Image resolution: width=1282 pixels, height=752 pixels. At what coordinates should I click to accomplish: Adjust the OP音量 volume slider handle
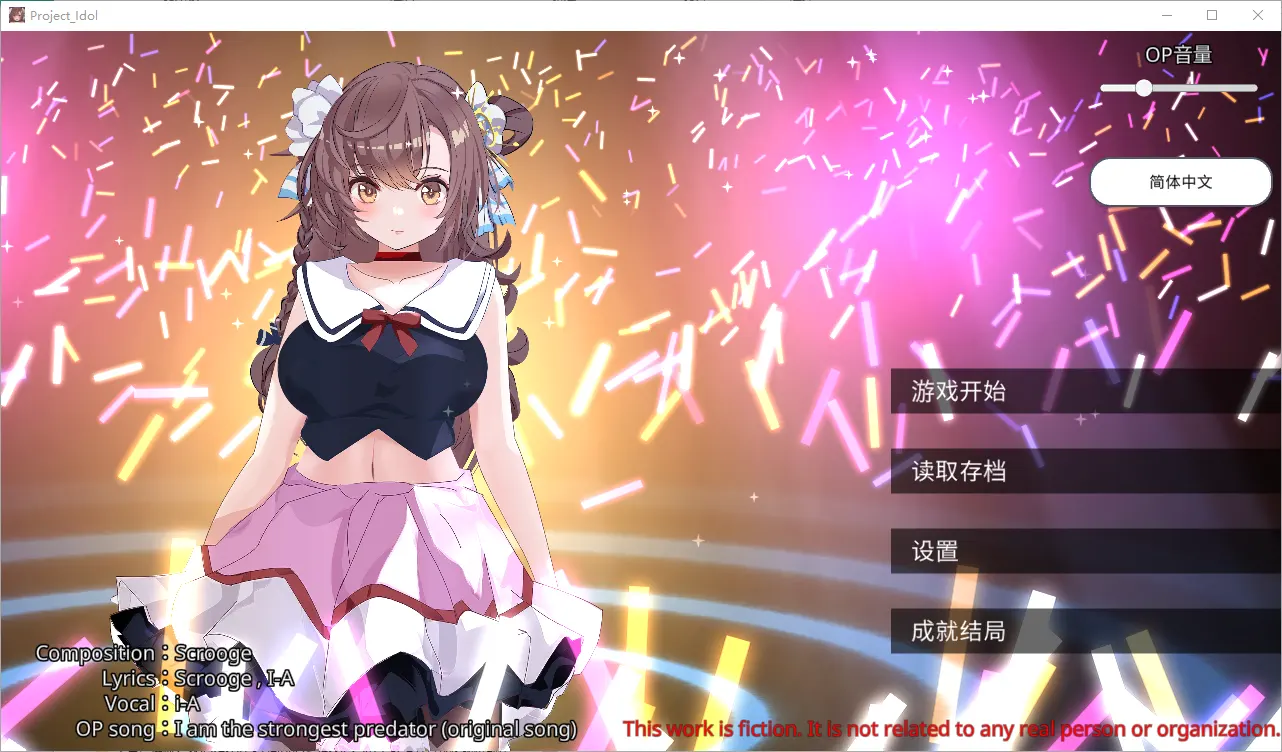click(1144, 88)
